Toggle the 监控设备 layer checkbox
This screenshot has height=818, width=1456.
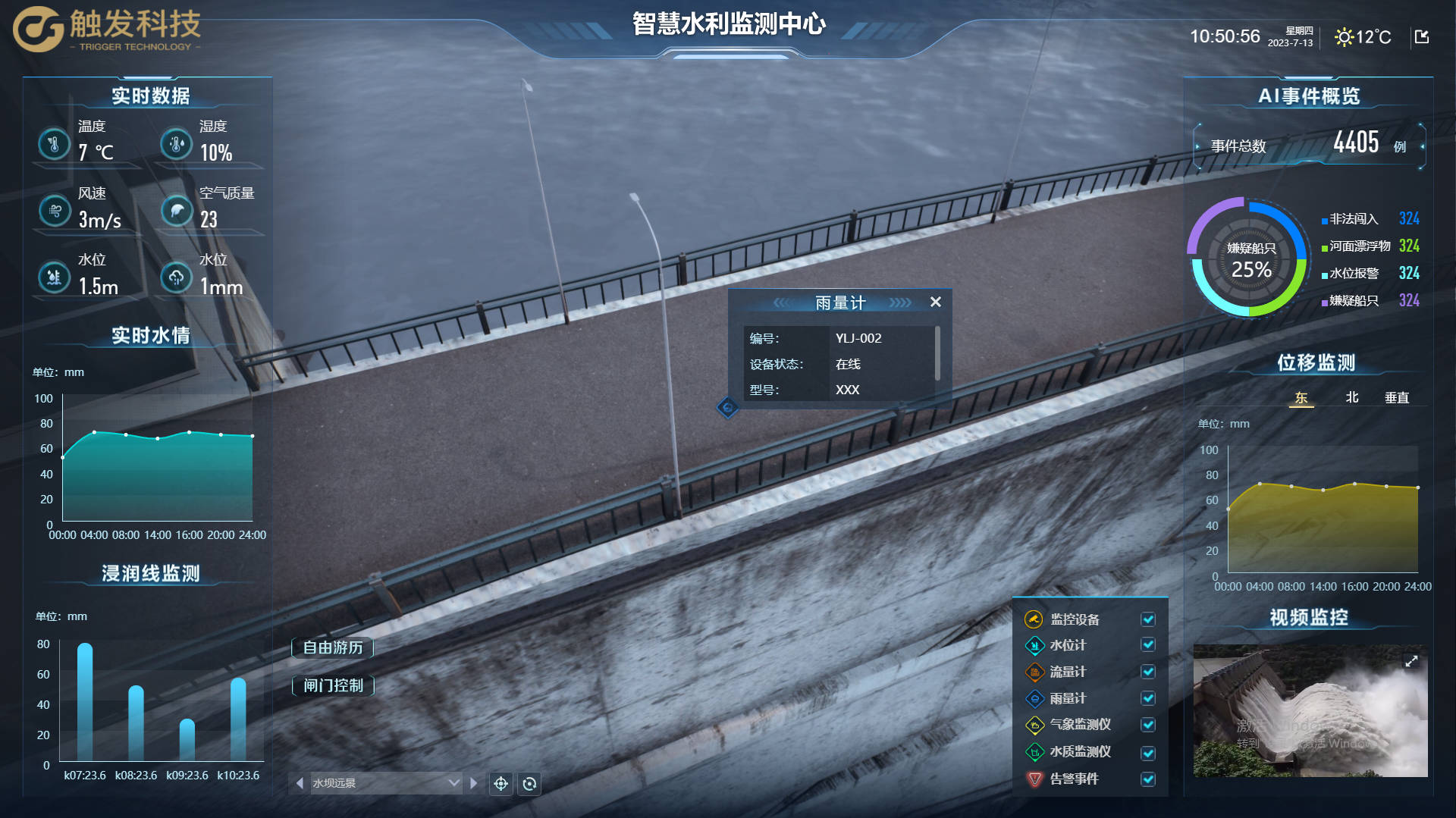pyautogui.click(x=1148, y=619)
